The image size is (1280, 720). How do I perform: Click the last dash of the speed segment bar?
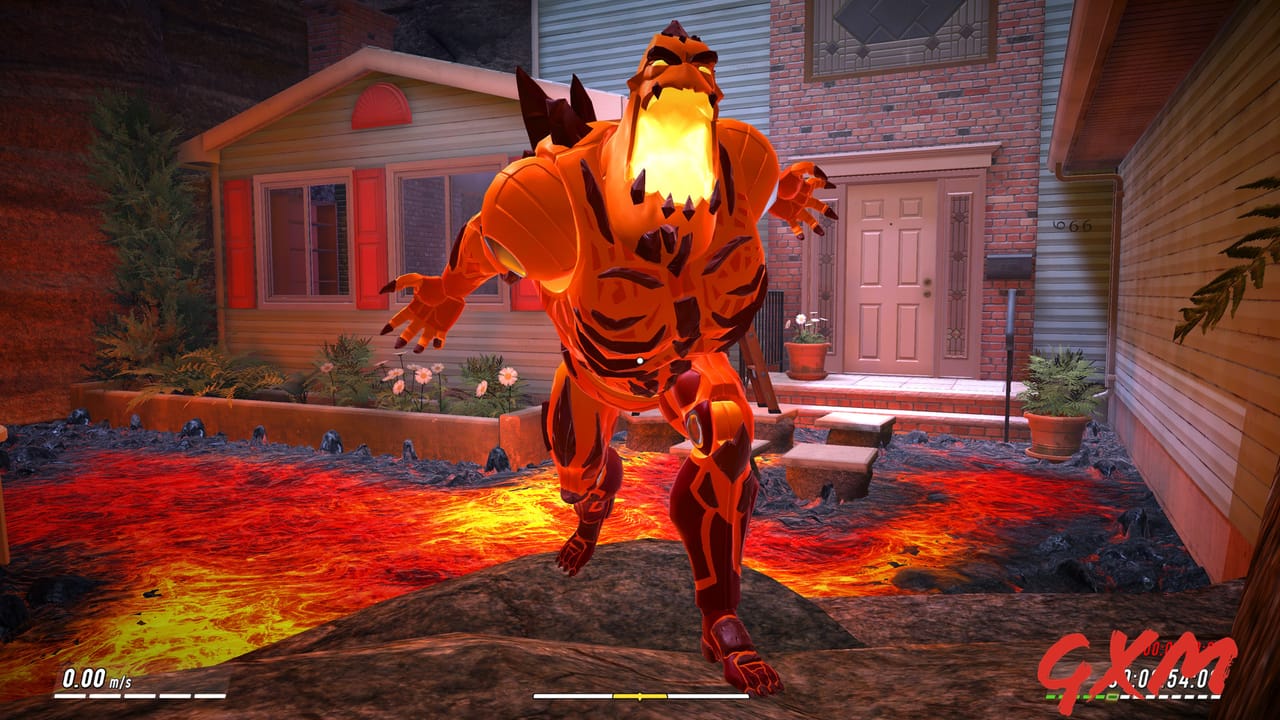click(209, 696)
